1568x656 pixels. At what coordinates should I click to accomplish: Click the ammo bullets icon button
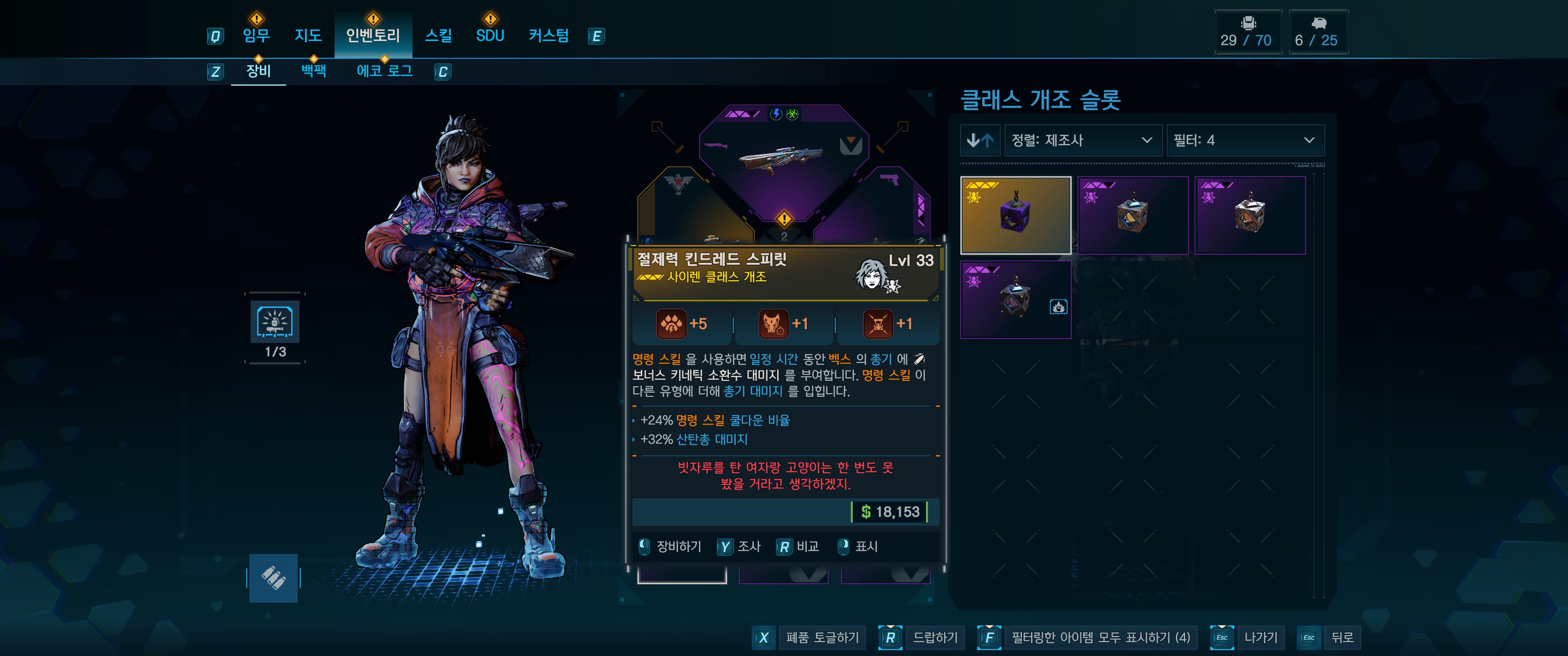coord(273,578)
